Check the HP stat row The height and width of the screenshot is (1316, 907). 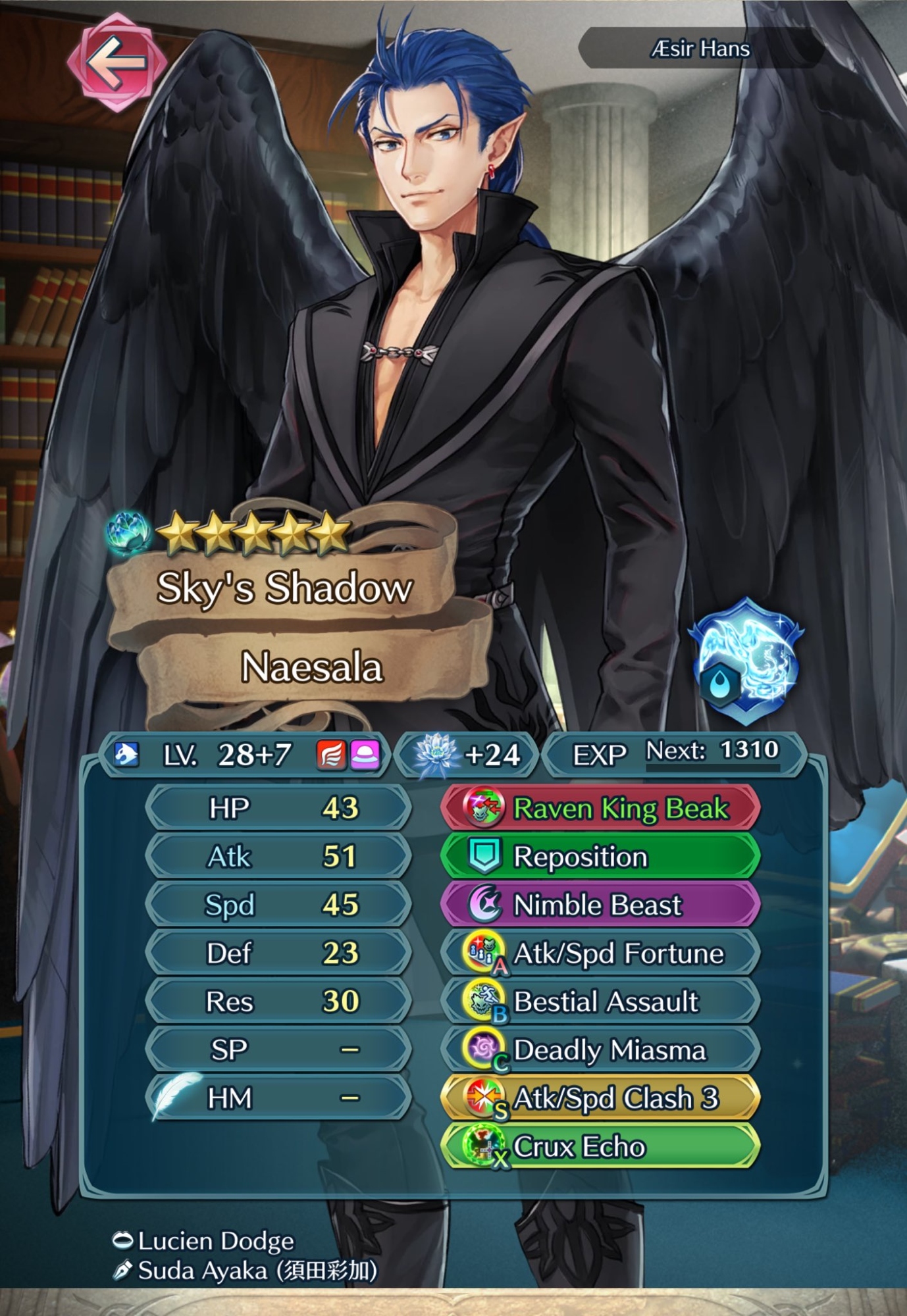[x=278, y=808]
